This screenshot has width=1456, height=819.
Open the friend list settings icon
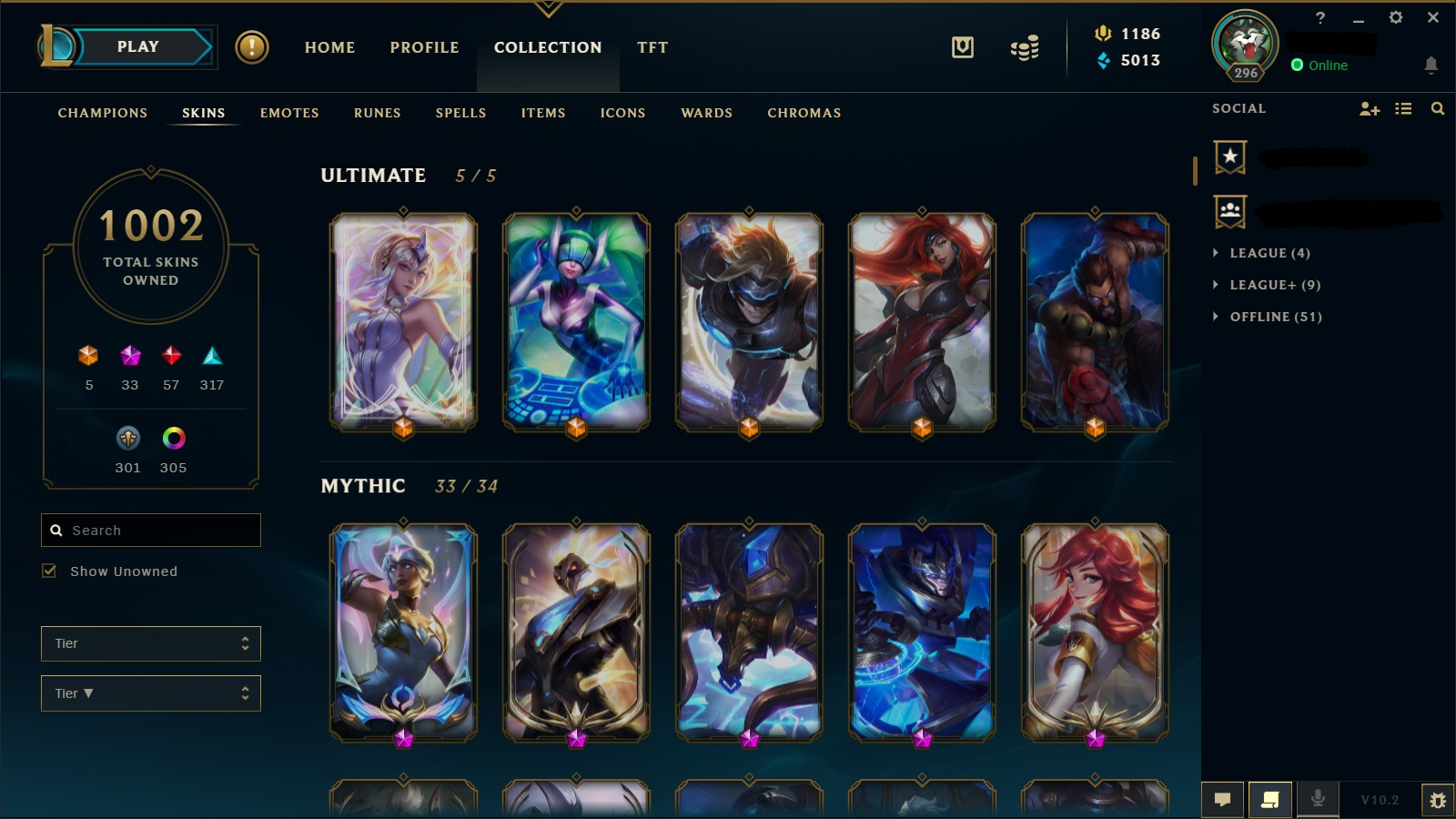tap(1401, 108)
